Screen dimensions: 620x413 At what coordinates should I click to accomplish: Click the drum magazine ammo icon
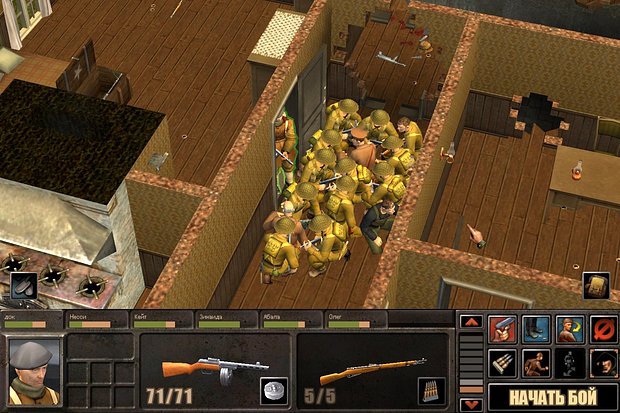273,391
